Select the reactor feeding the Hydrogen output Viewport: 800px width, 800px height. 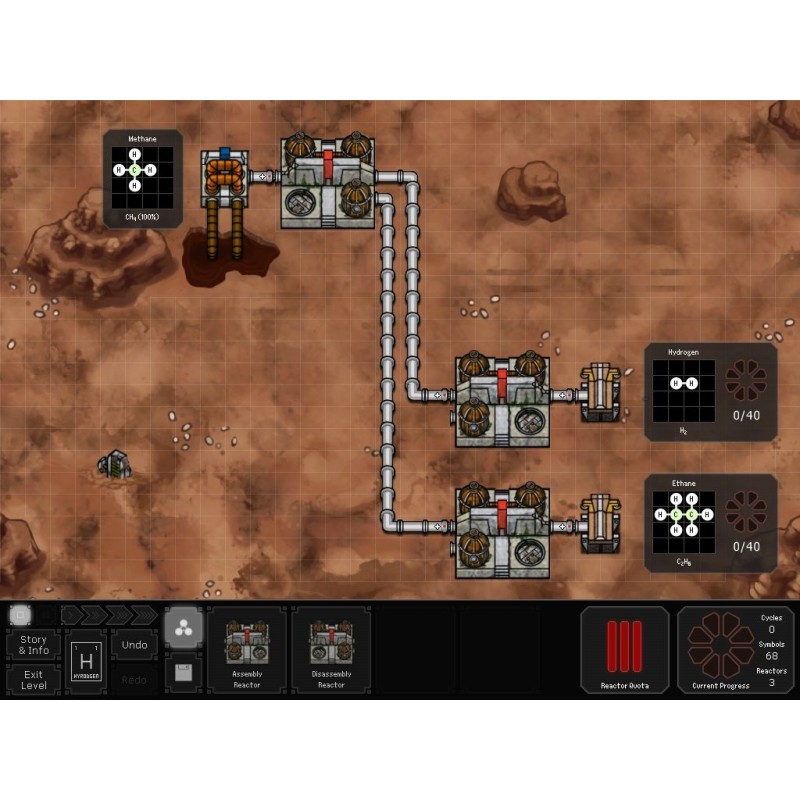coord(501,398)
